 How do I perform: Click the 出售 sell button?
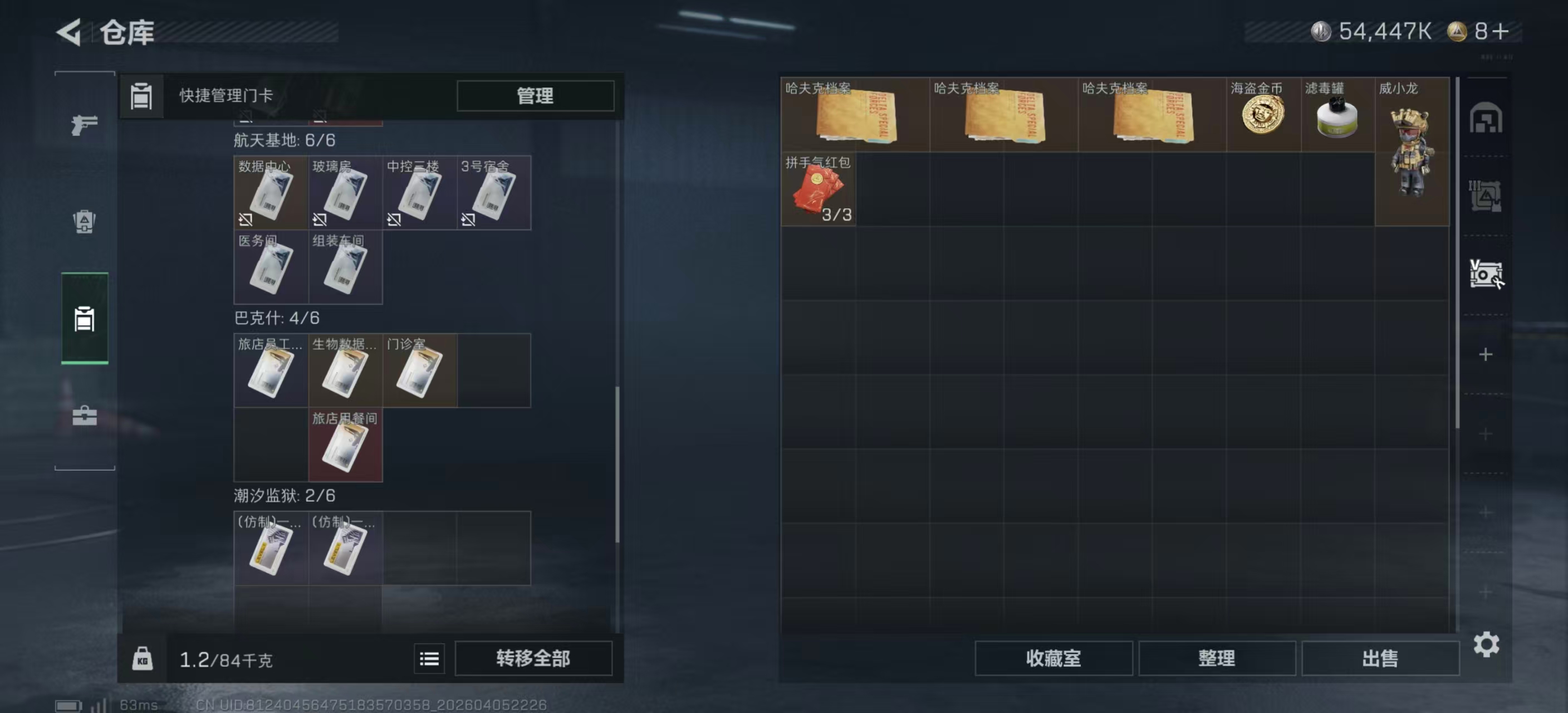pyautogui.click(x=1380, y=658)
